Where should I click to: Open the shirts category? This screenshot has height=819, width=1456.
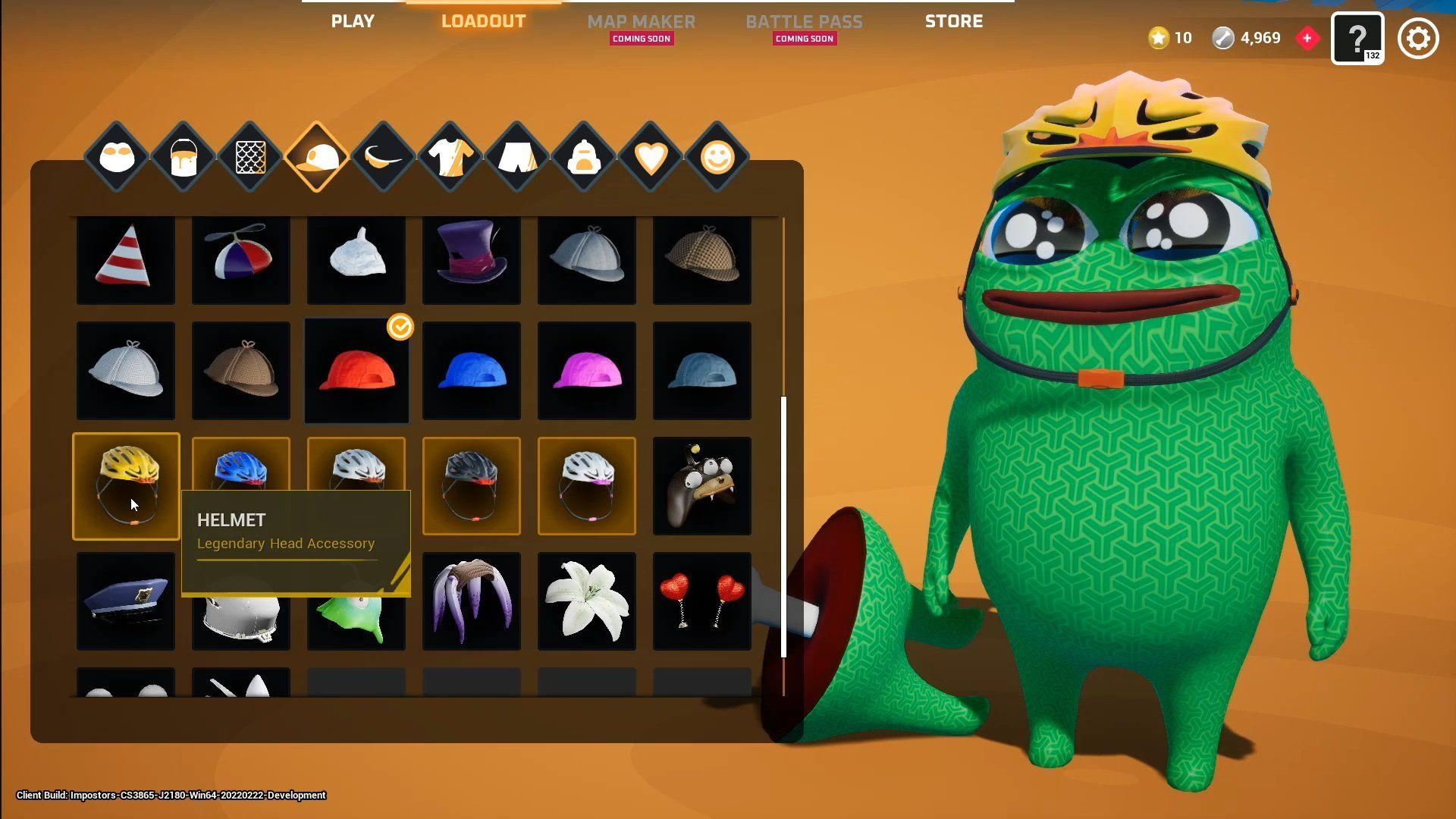click(x=450, y=157)
